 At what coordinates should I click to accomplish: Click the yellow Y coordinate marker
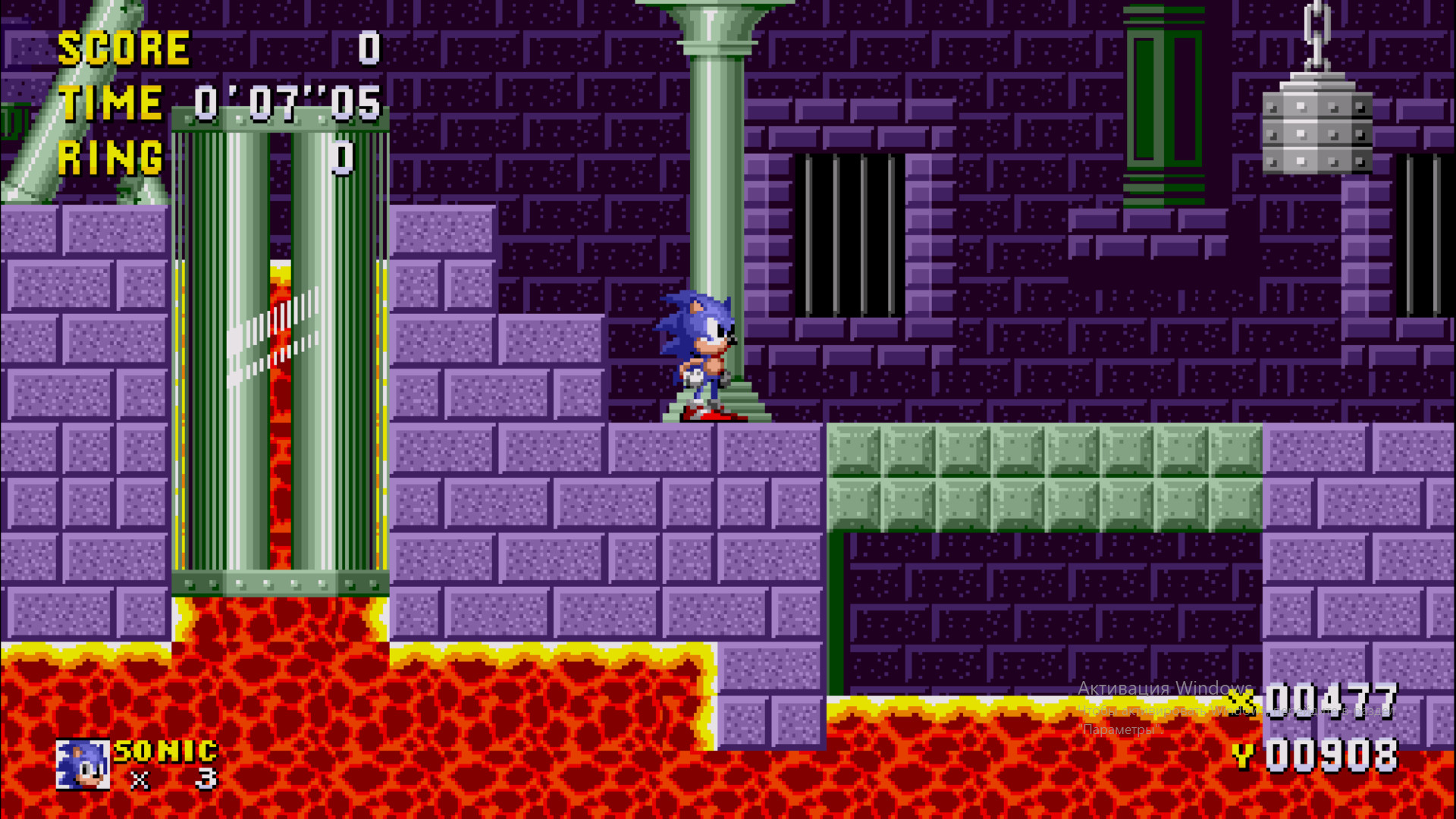[1244, 756]
